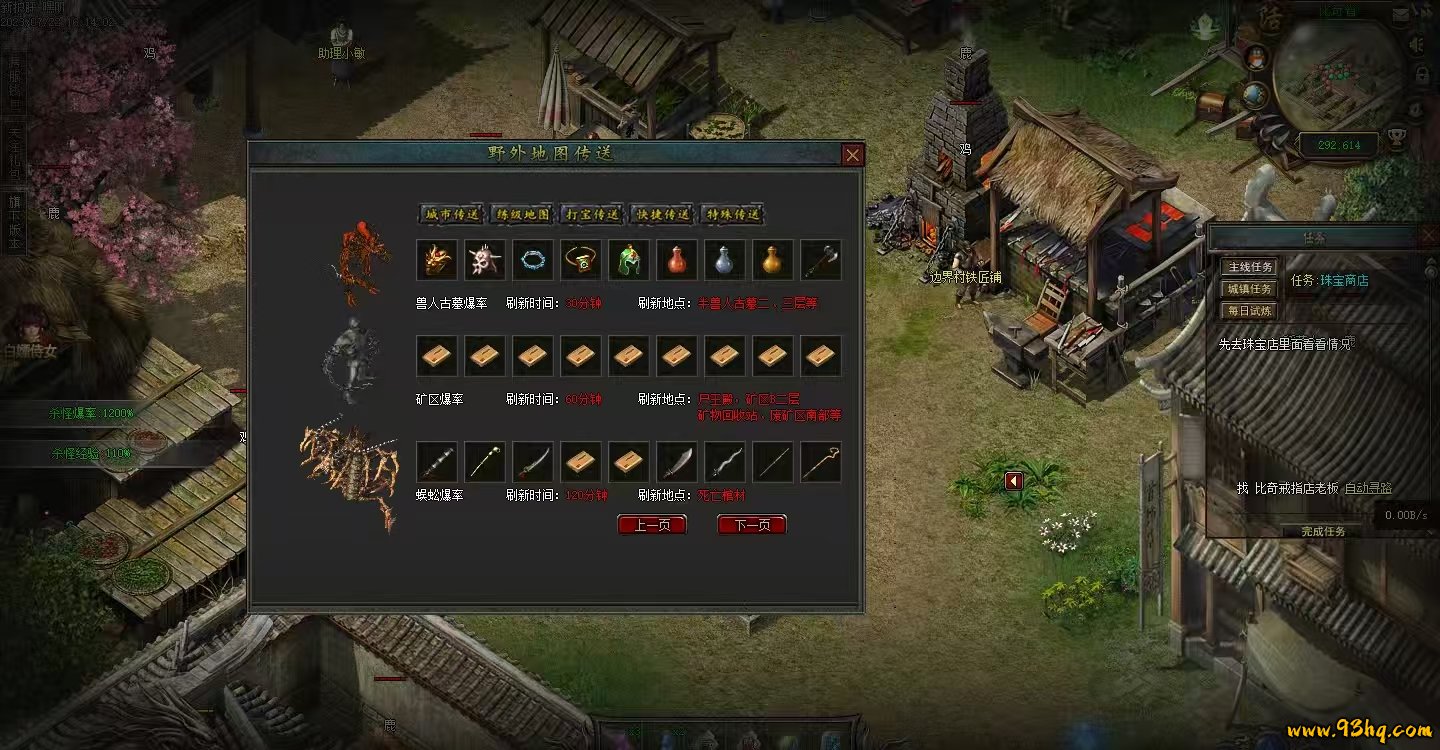The height and width of the screenshot is (750, 1440).
Task: Open the 主线任务 quest tab
Action: [x=1249, y=267]
